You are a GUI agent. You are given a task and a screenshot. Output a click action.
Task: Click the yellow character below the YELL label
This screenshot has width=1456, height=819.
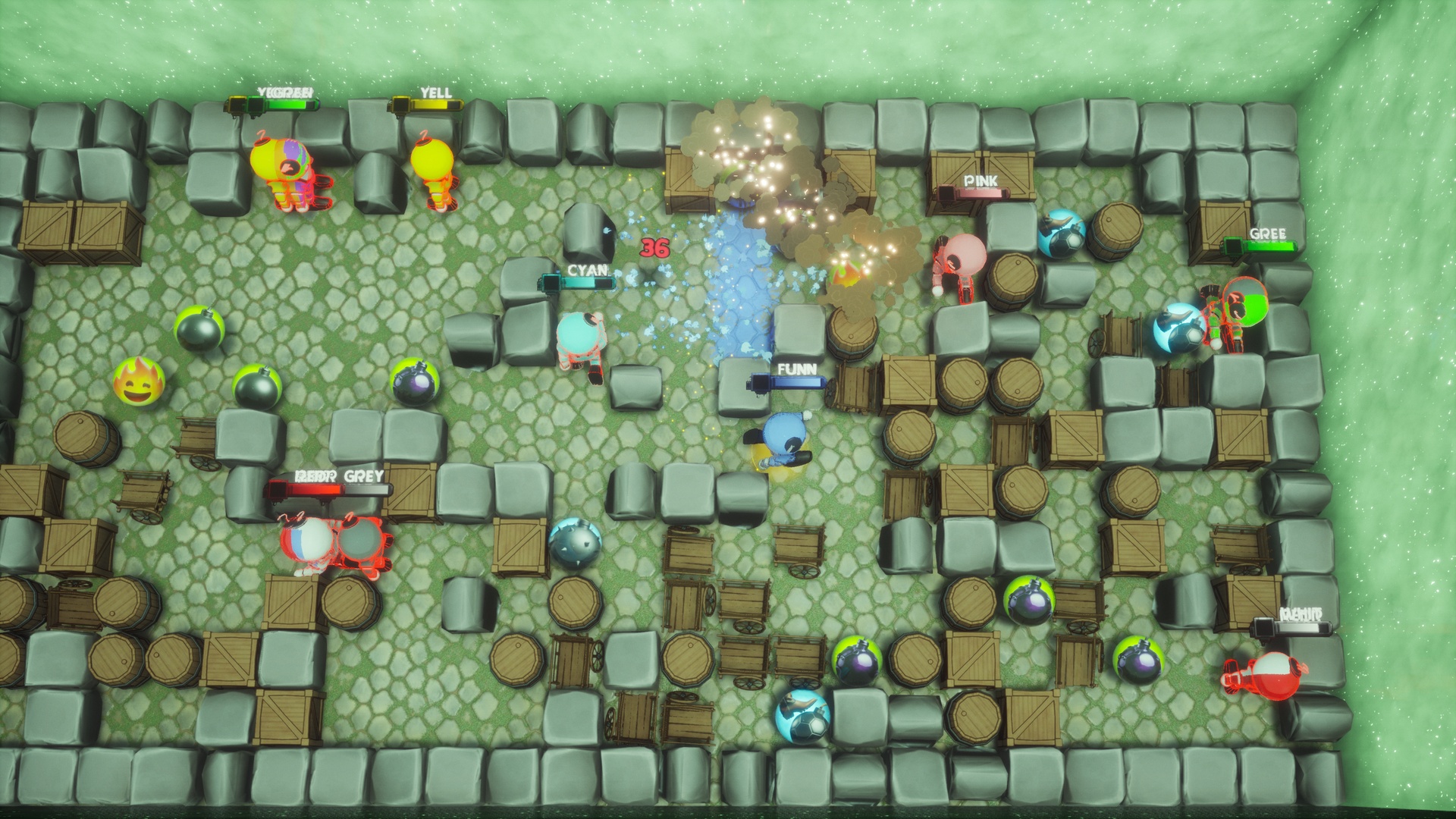click(432, 167)
